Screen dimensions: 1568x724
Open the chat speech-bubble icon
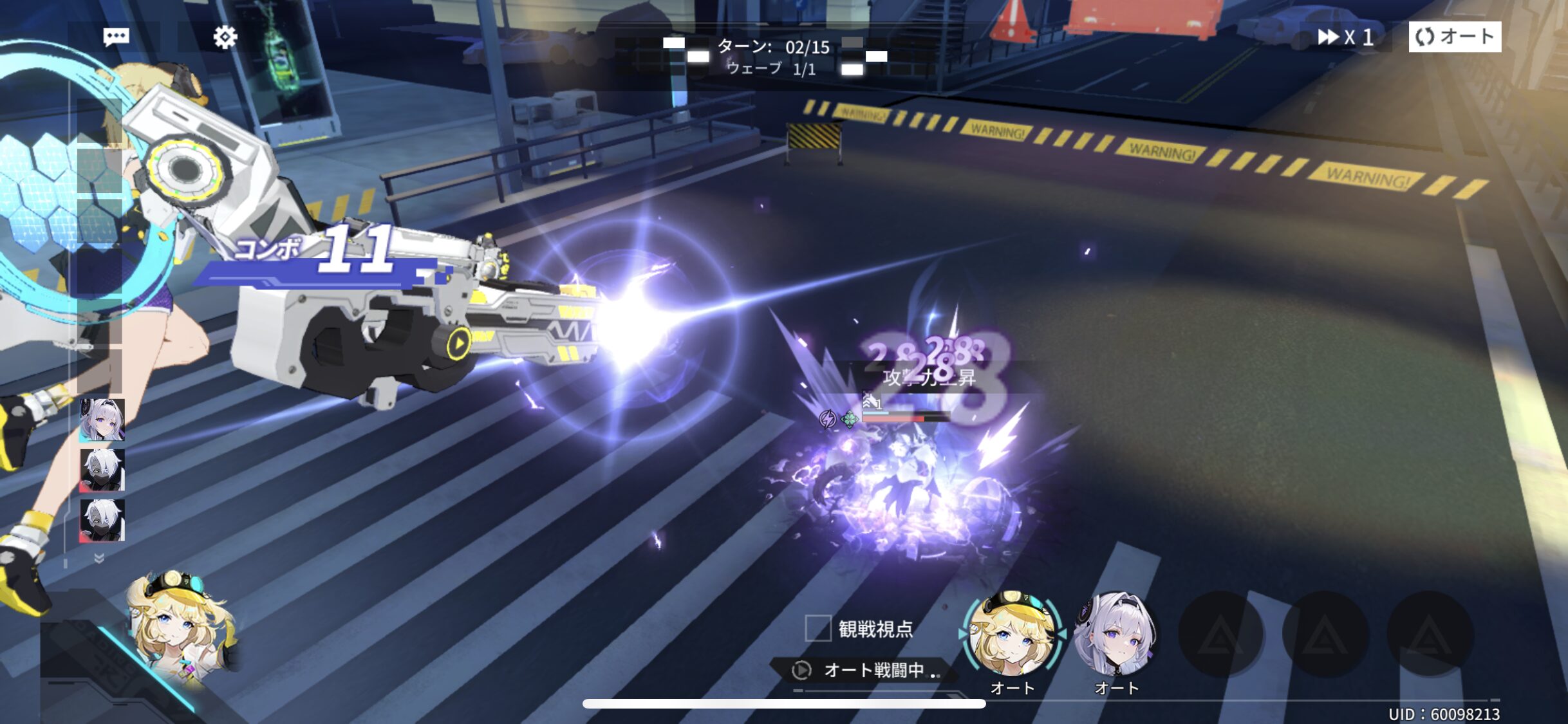click(x=117, y=37)
